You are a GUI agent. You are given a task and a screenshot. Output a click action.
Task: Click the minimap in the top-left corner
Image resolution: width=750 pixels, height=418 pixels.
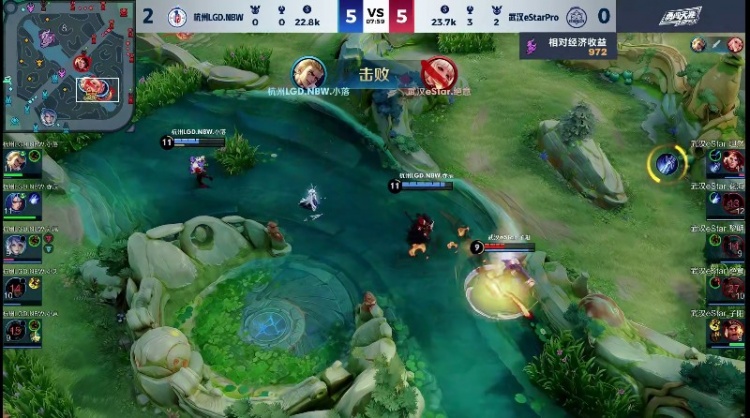(68, 68)
